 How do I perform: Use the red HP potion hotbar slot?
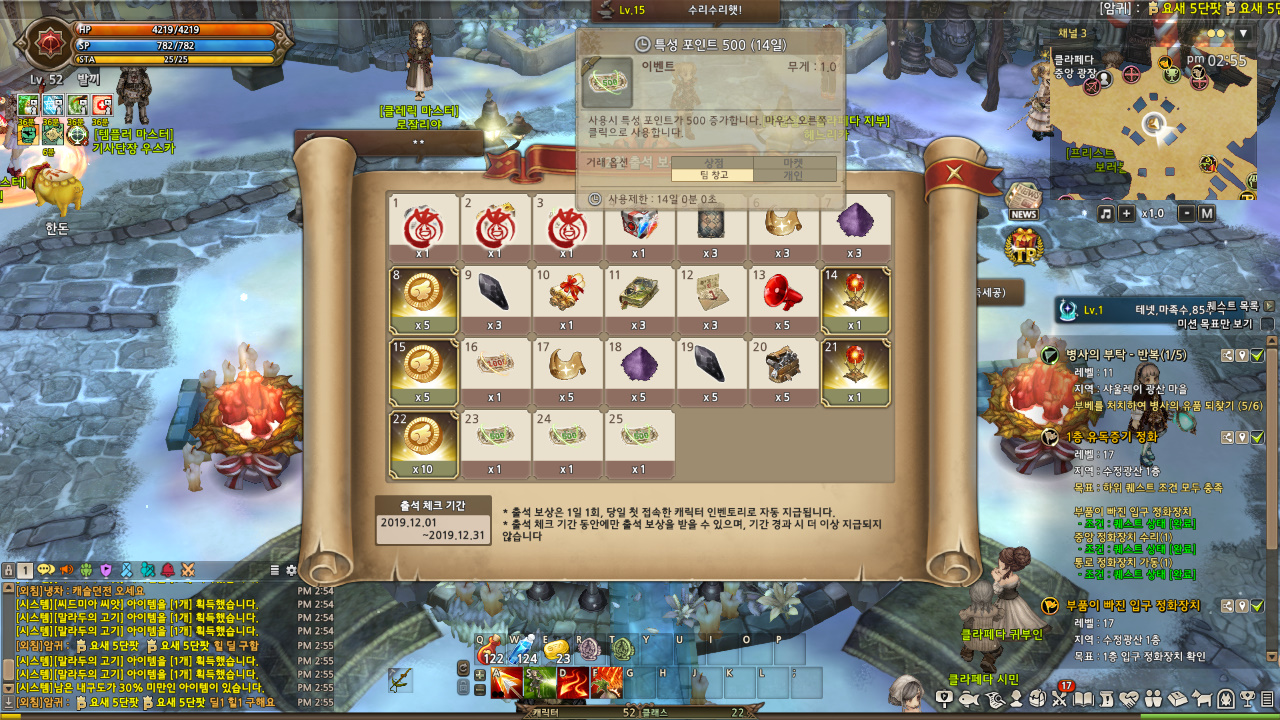pos(490,650)
